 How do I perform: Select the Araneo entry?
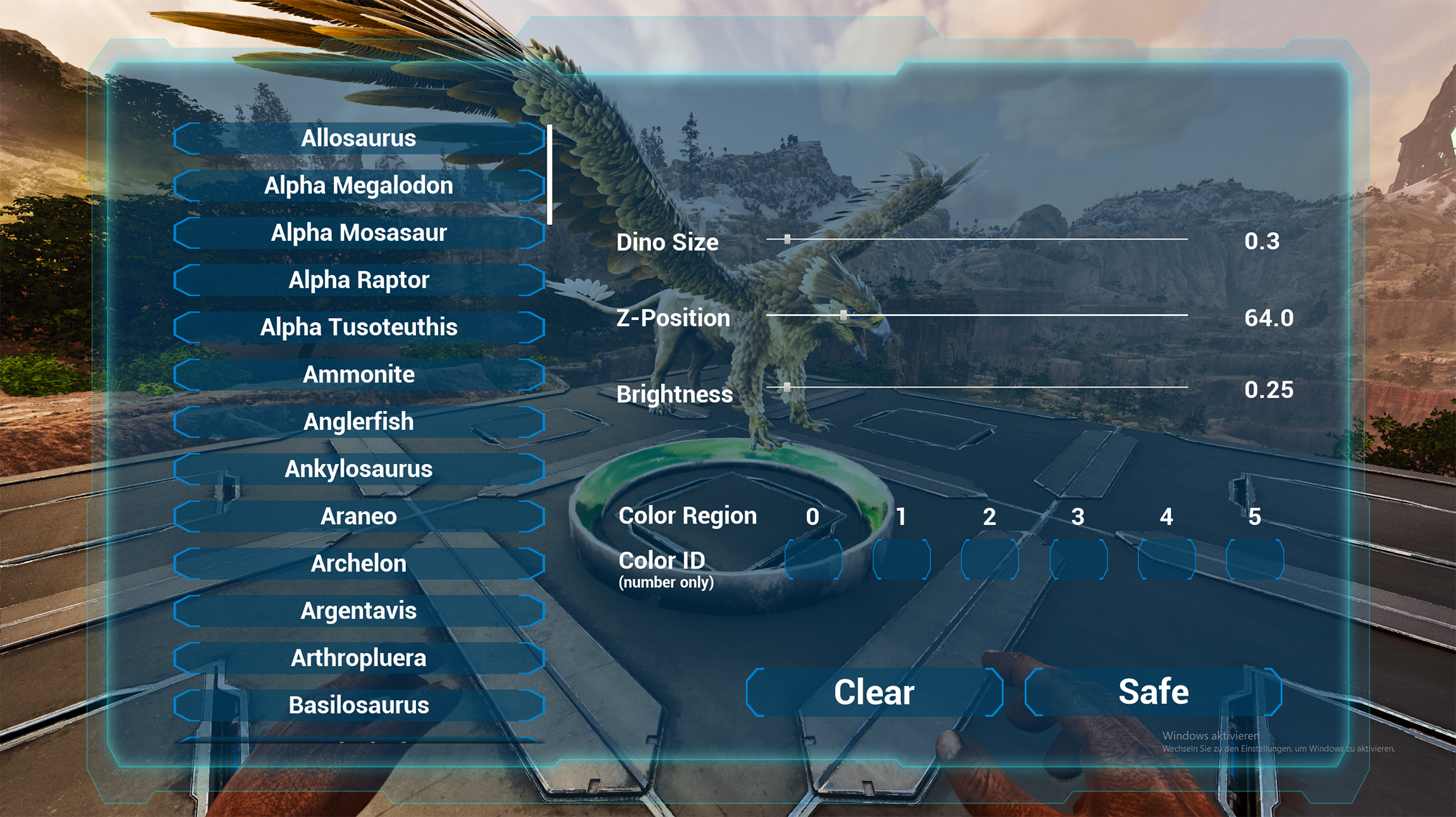coord(358,516)
